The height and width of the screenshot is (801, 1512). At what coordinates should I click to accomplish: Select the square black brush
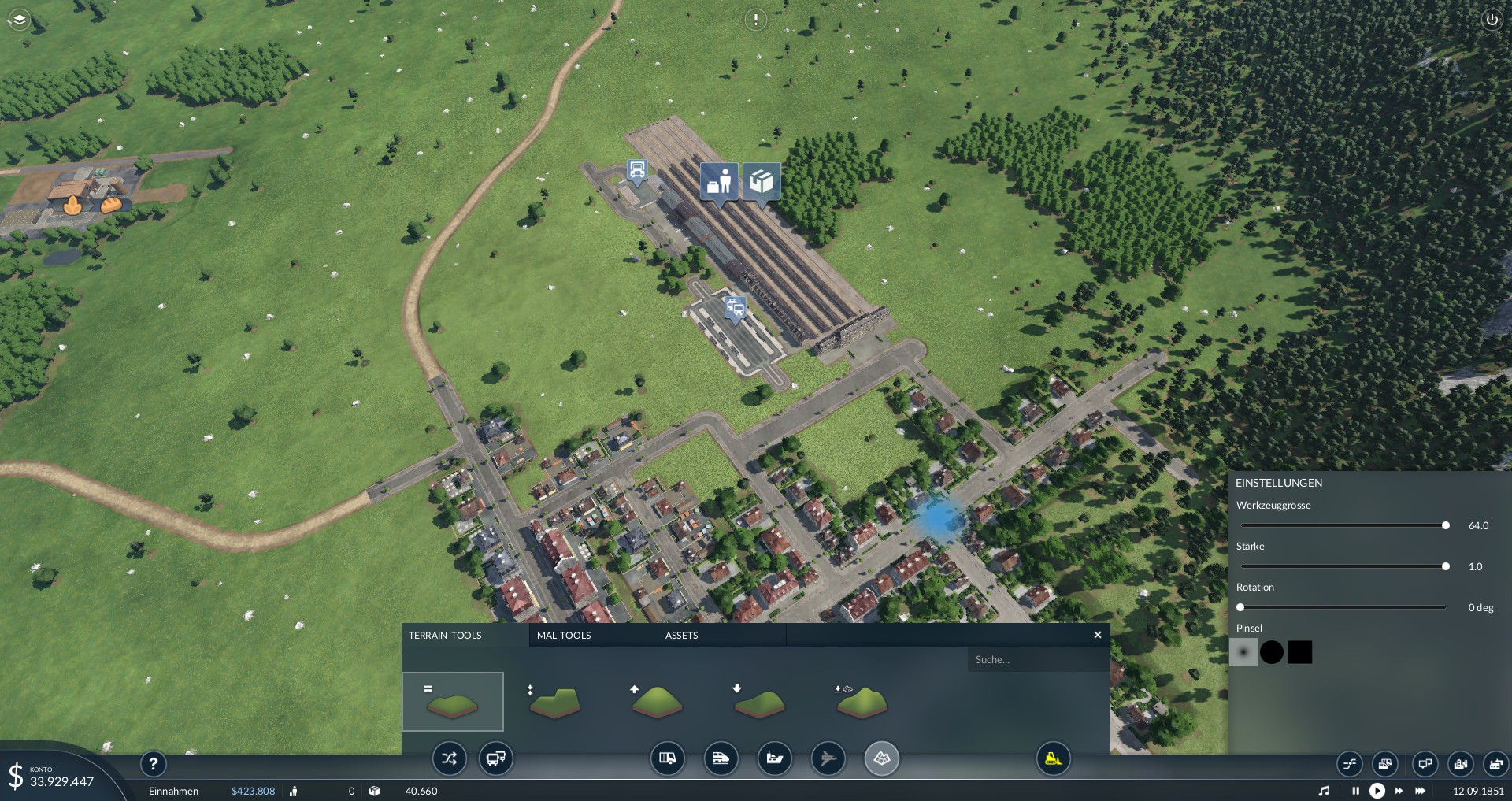[x=1300, y=652]
